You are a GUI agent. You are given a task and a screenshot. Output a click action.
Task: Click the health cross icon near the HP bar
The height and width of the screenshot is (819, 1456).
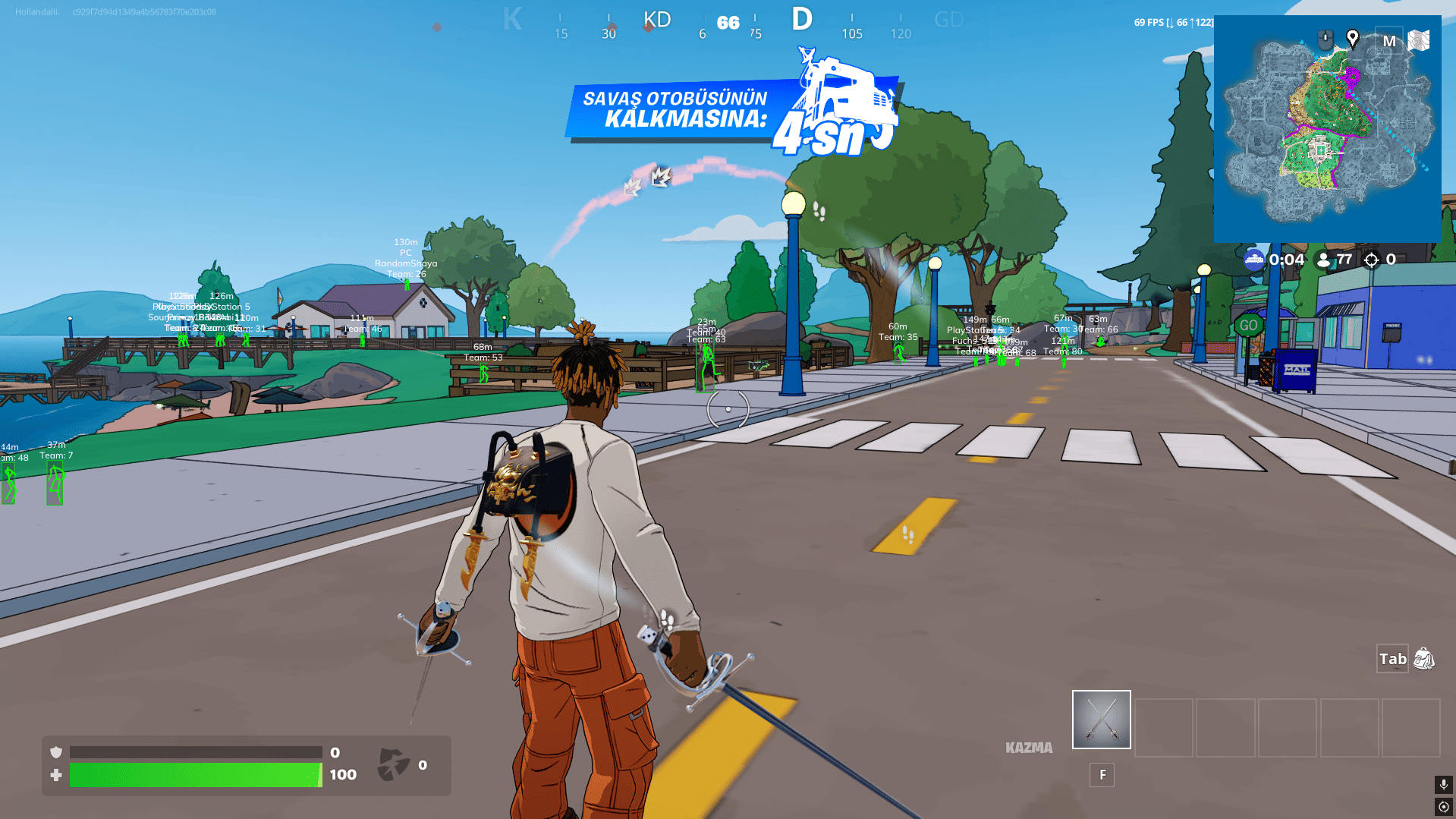pyautogui.click(x=55, y=776)
